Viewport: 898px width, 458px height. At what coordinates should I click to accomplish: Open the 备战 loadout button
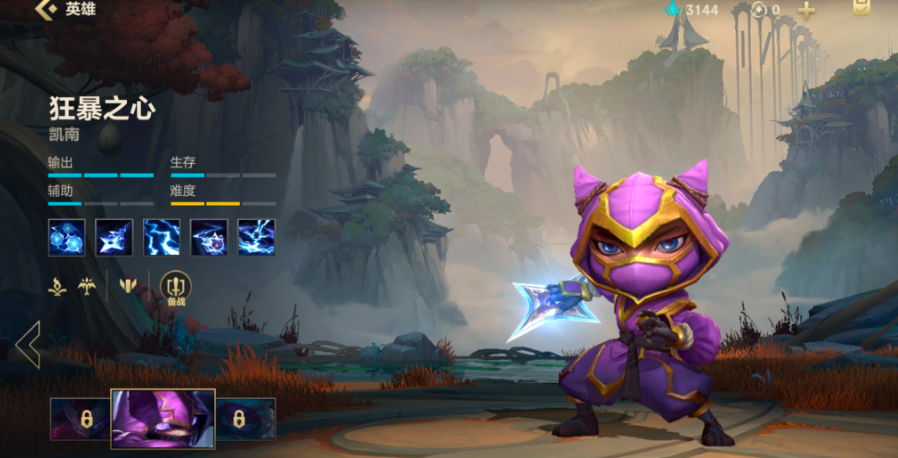pyautogui.click(x=175, y=288)
